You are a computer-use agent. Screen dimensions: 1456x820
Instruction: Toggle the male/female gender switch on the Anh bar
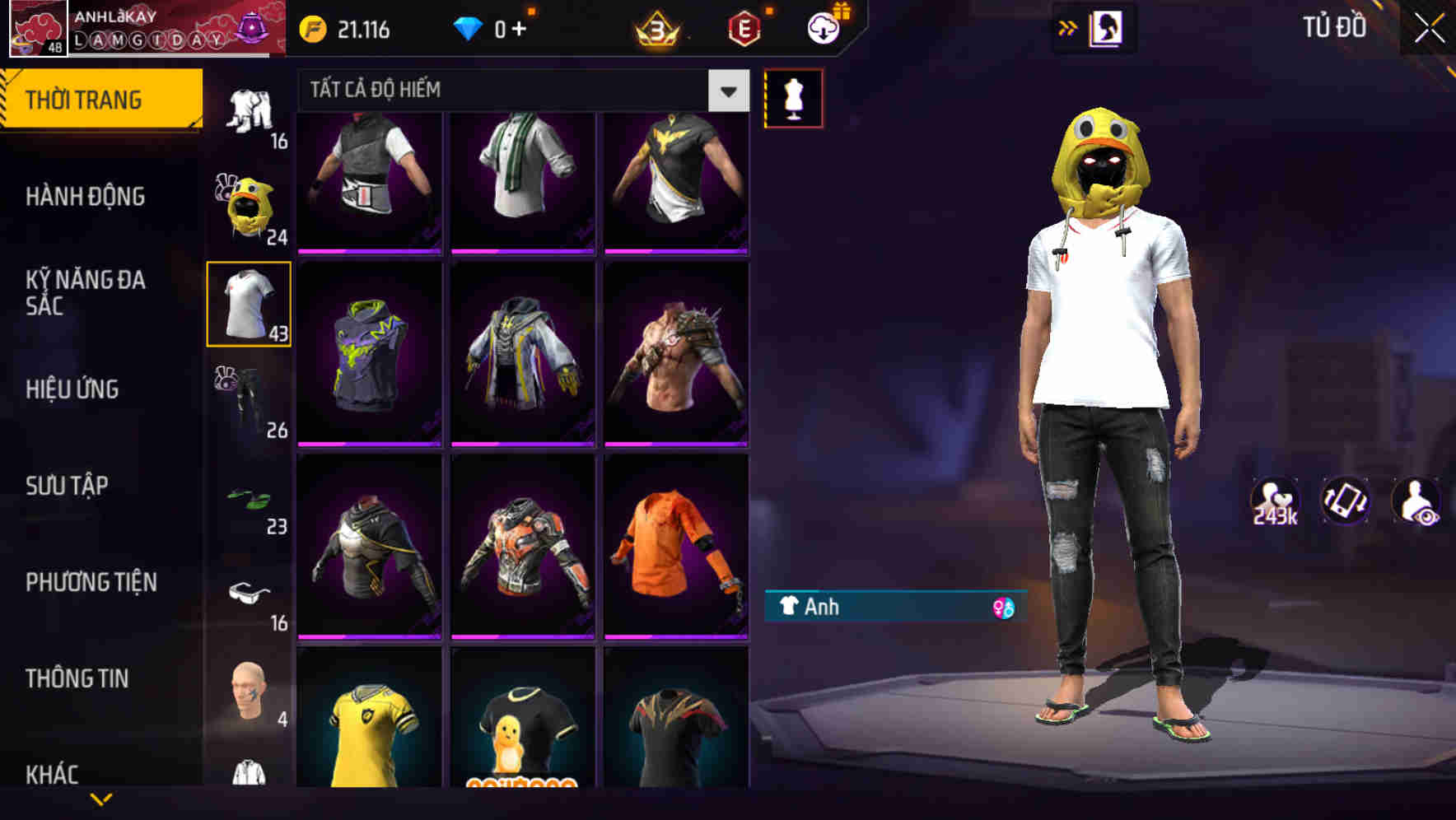coord(1003,608)
